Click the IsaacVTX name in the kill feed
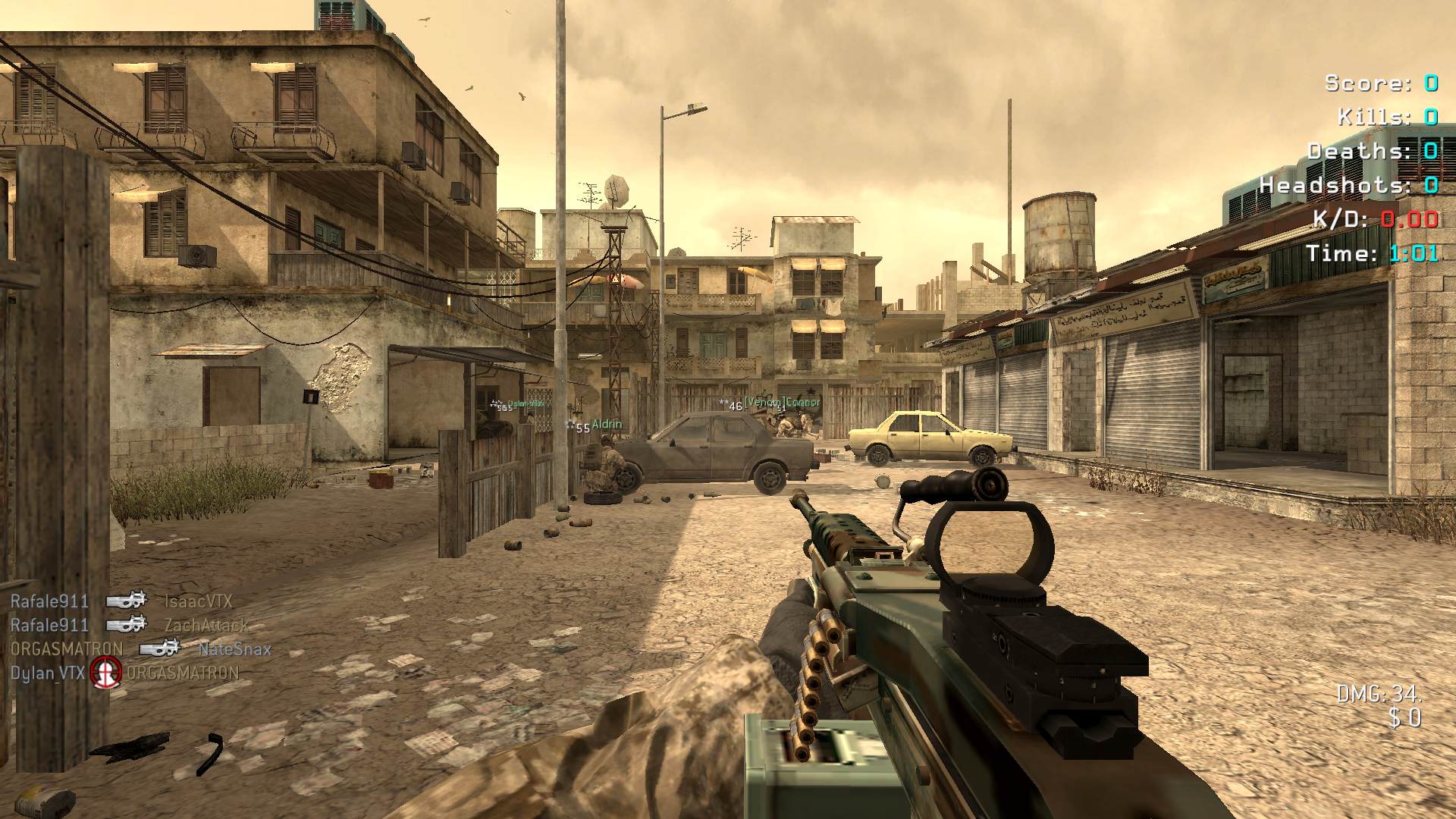Screen dimensions: 1456x819 pyautogui.click(x=199, y=601)
